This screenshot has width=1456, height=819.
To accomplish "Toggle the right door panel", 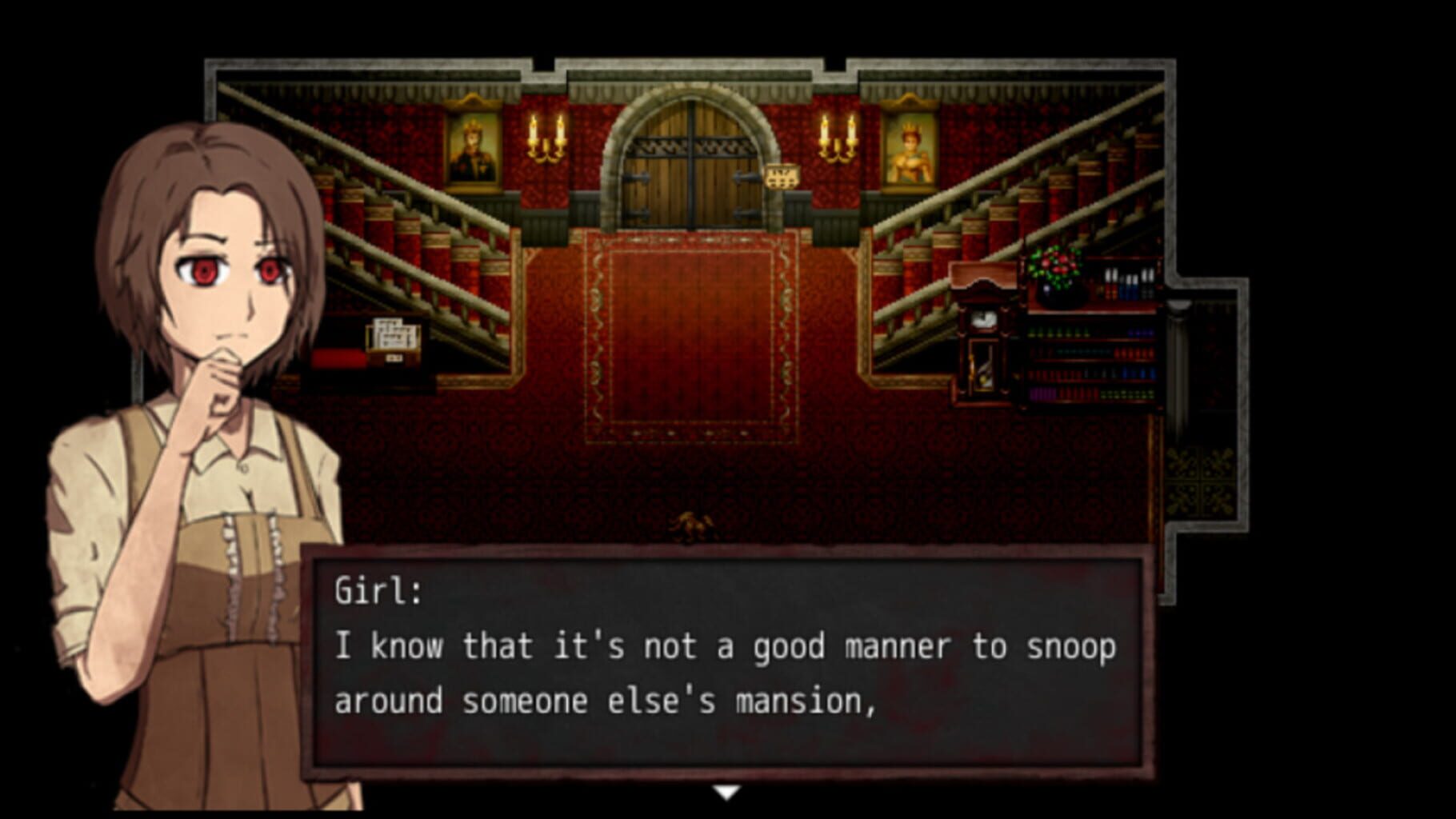I will (x=724, y=180).
